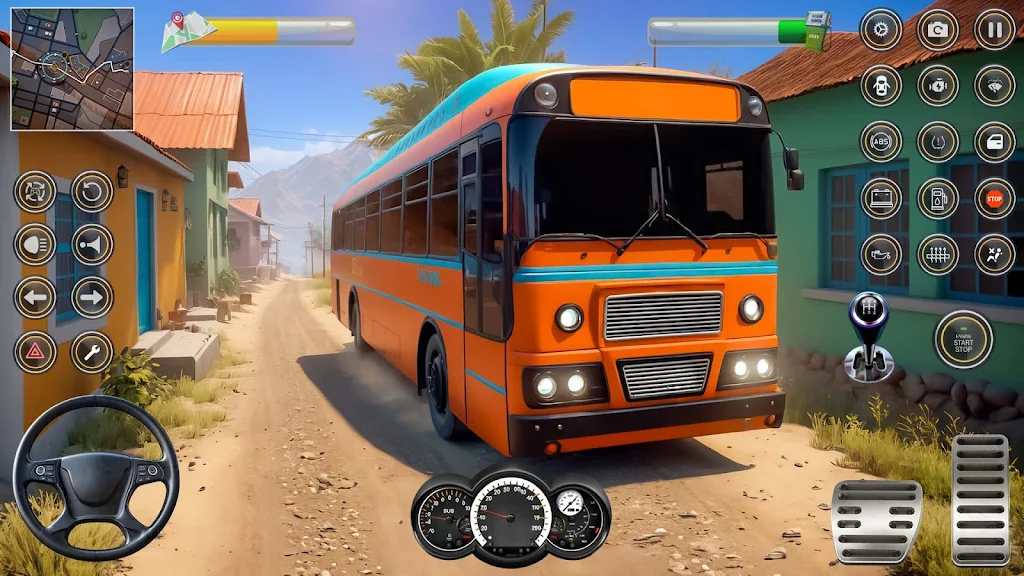Tap the minimap in the corner
Viewport: 1024px width, 576px height.
(x=72, y=69)
